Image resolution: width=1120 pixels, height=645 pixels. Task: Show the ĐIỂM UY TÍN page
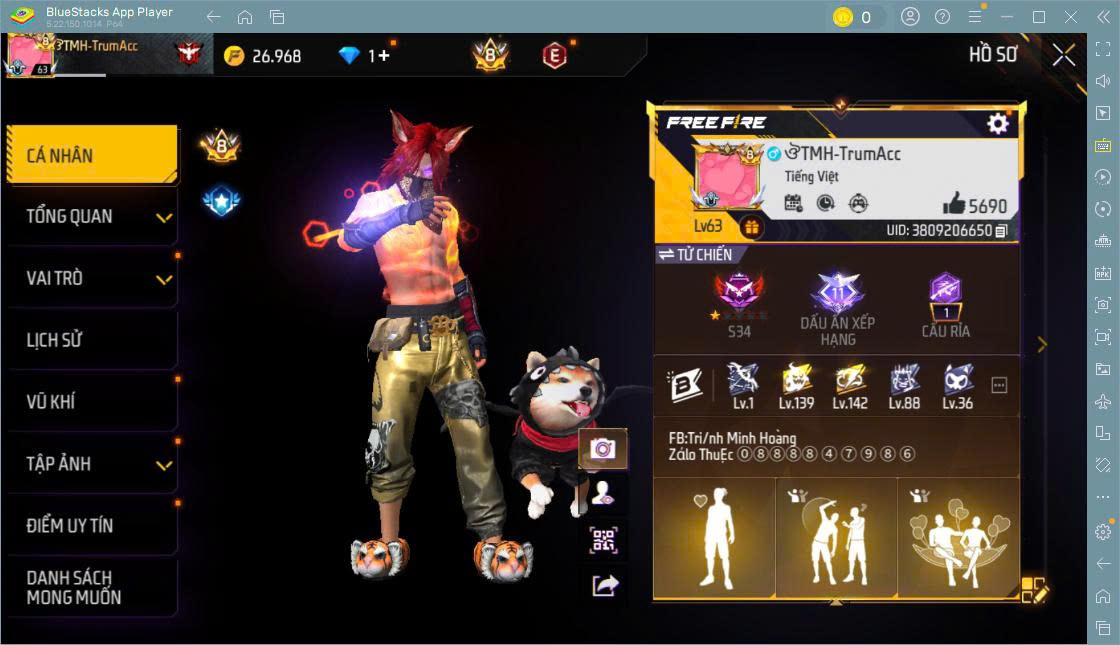click(92, 526)
